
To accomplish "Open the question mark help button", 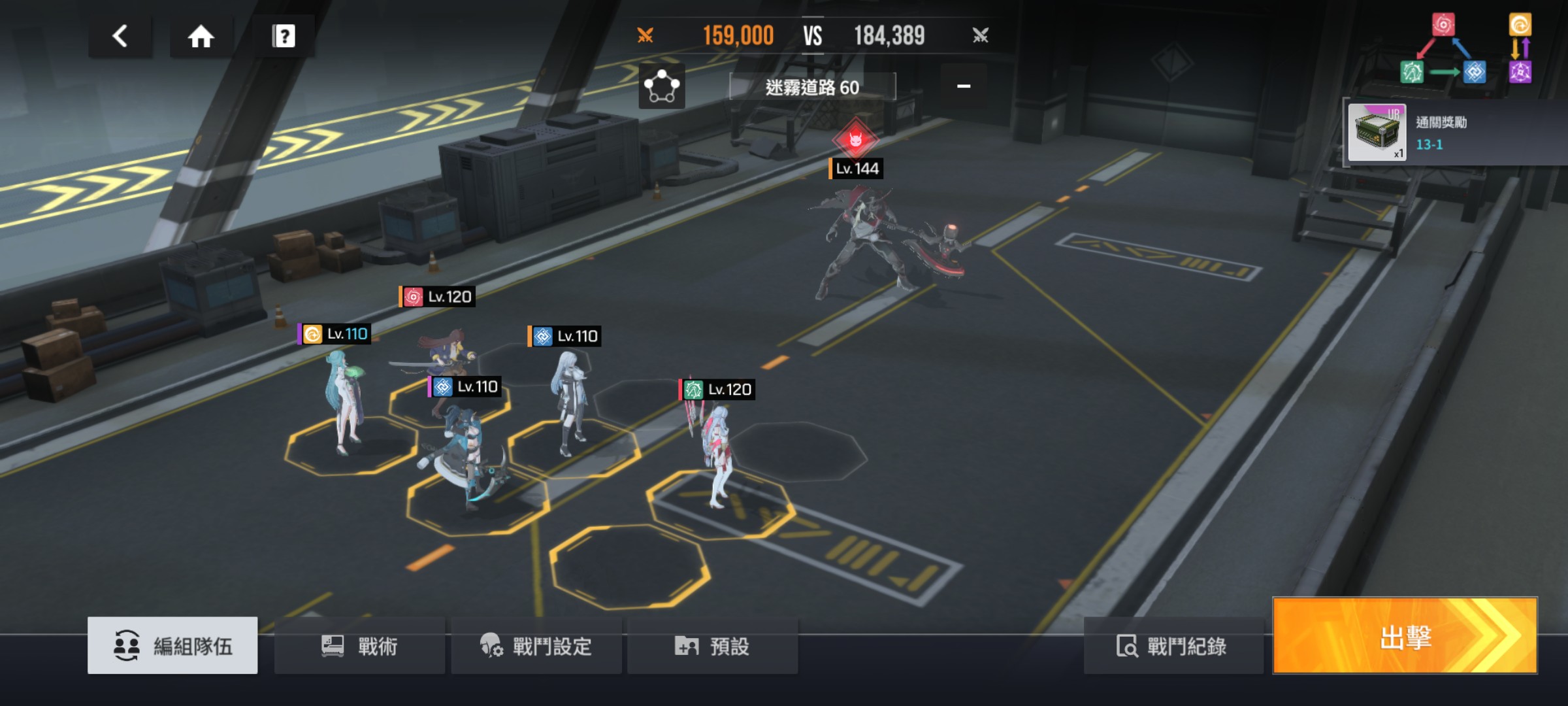I will [283, 36].
